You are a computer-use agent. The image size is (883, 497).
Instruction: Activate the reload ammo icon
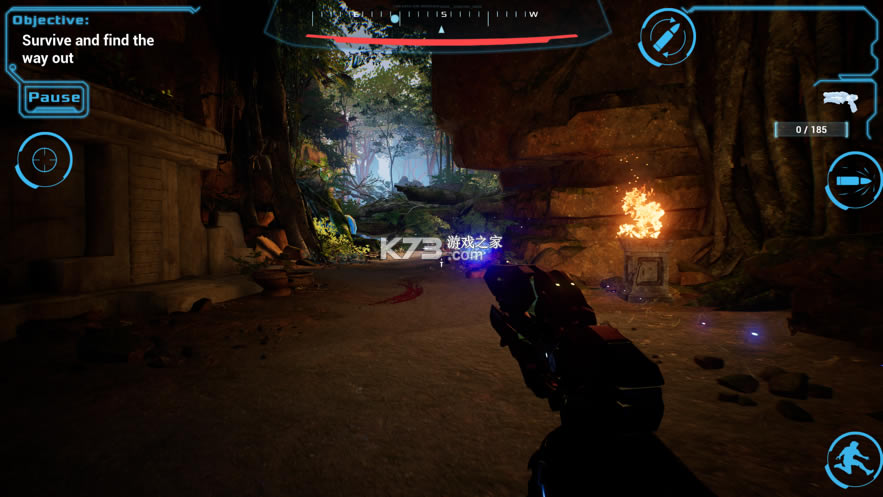click(667, 38)
